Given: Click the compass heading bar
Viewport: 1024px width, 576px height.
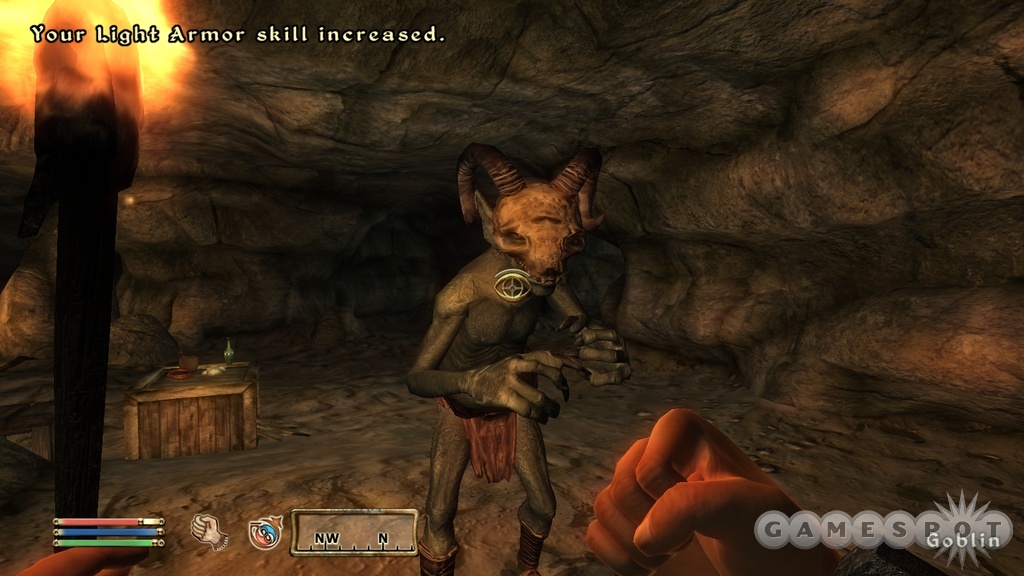Looking at the screenshot, I should pos(353,533).
